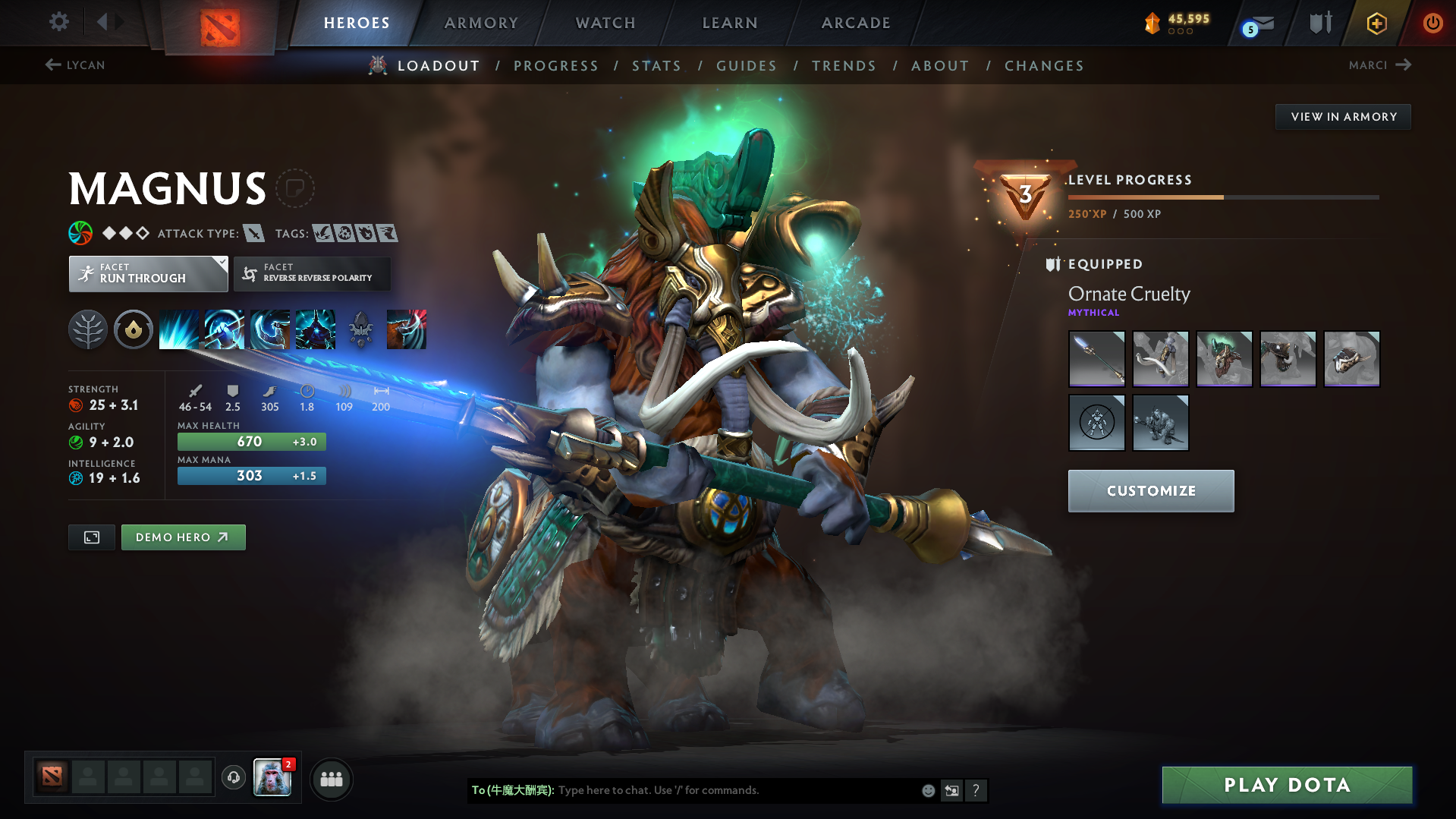Screen dimensions: 1456x819
Task: Open the emoticon smiley in the chat bar
Action: click(x=928, y=790)
